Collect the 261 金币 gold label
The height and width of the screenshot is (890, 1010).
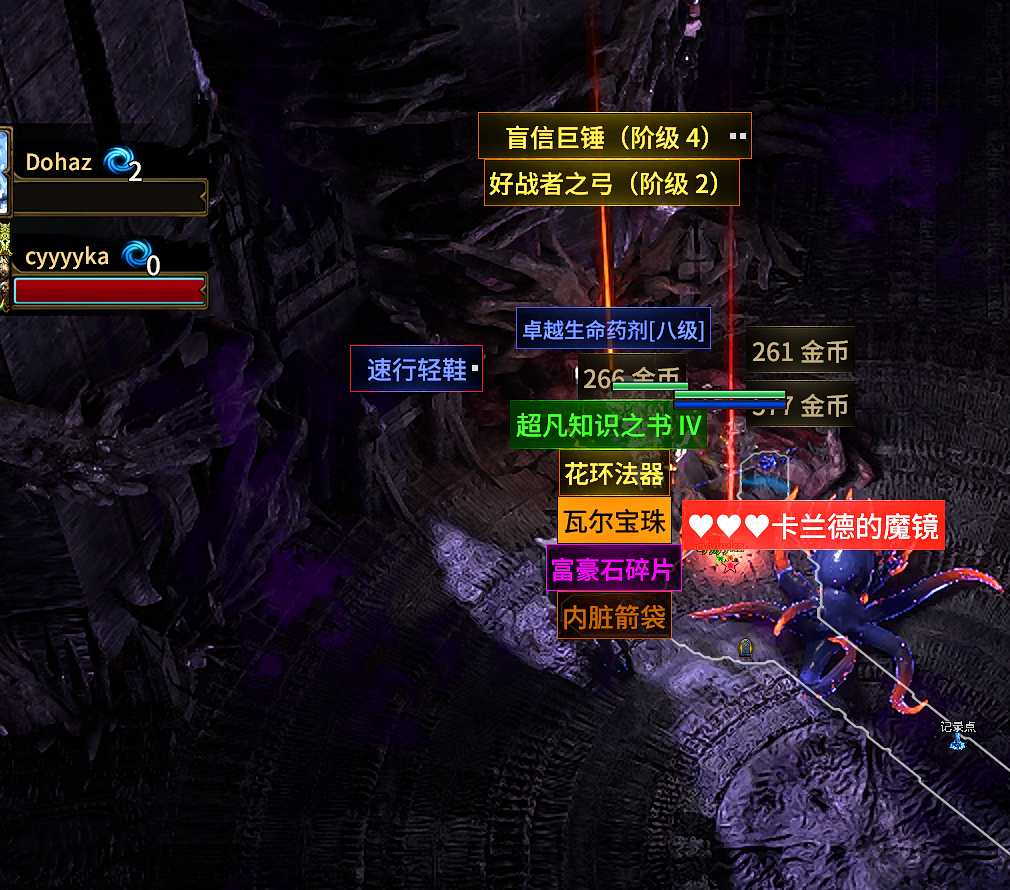[800, 351]
